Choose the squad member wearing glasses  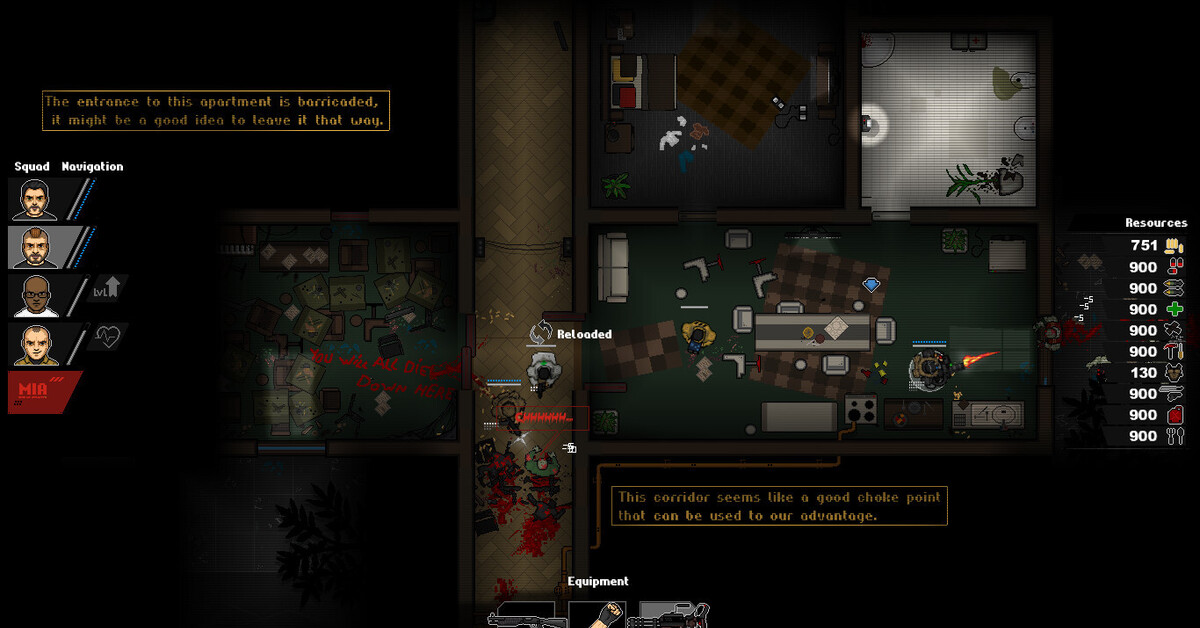point(34,296)
